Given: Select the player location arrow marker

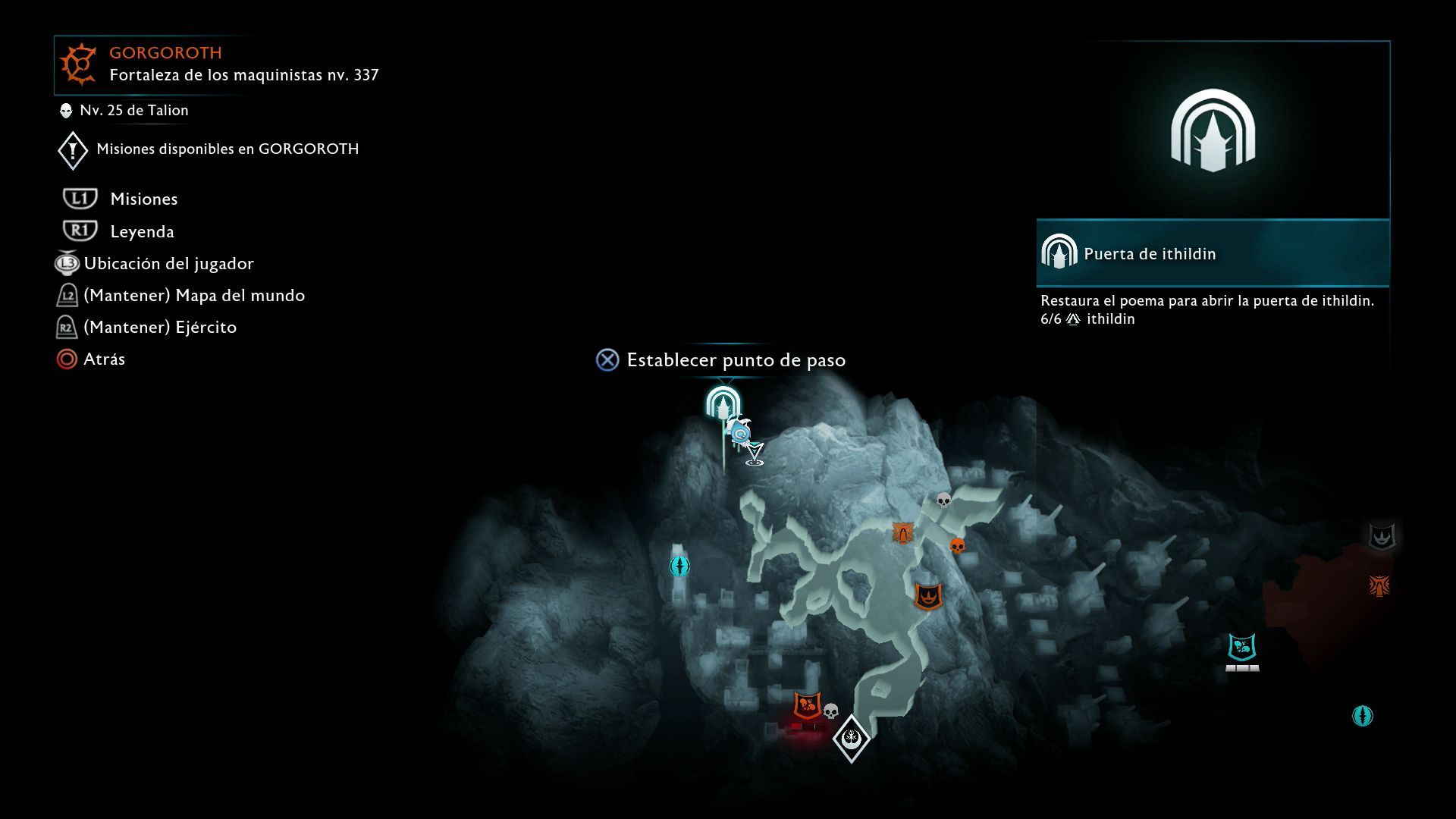Looking at the screenshot, I should (x=755, y=453).
